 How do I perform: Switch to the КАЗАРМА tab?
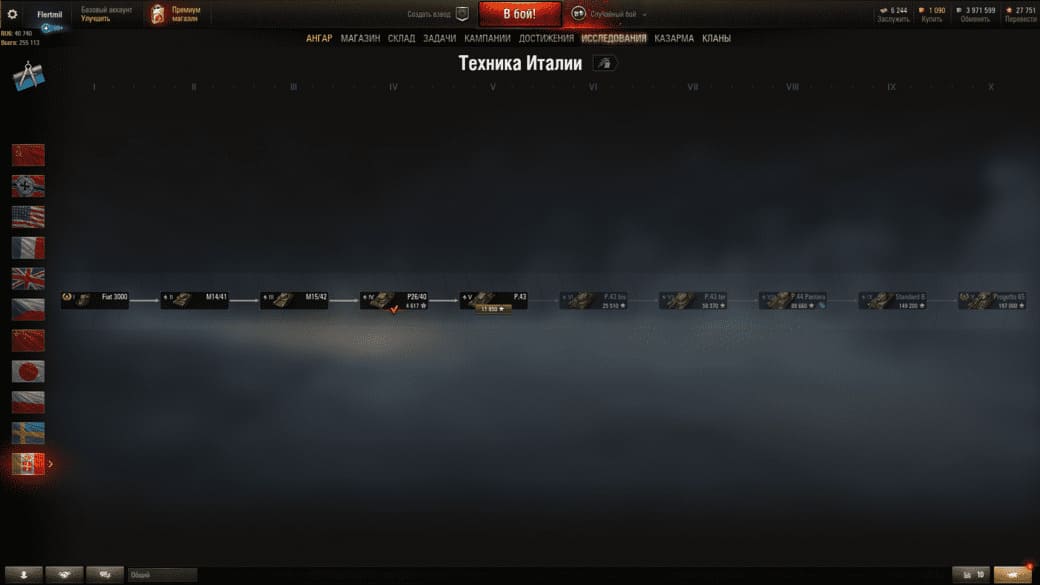pyautogui.click(x=674, y=38)
